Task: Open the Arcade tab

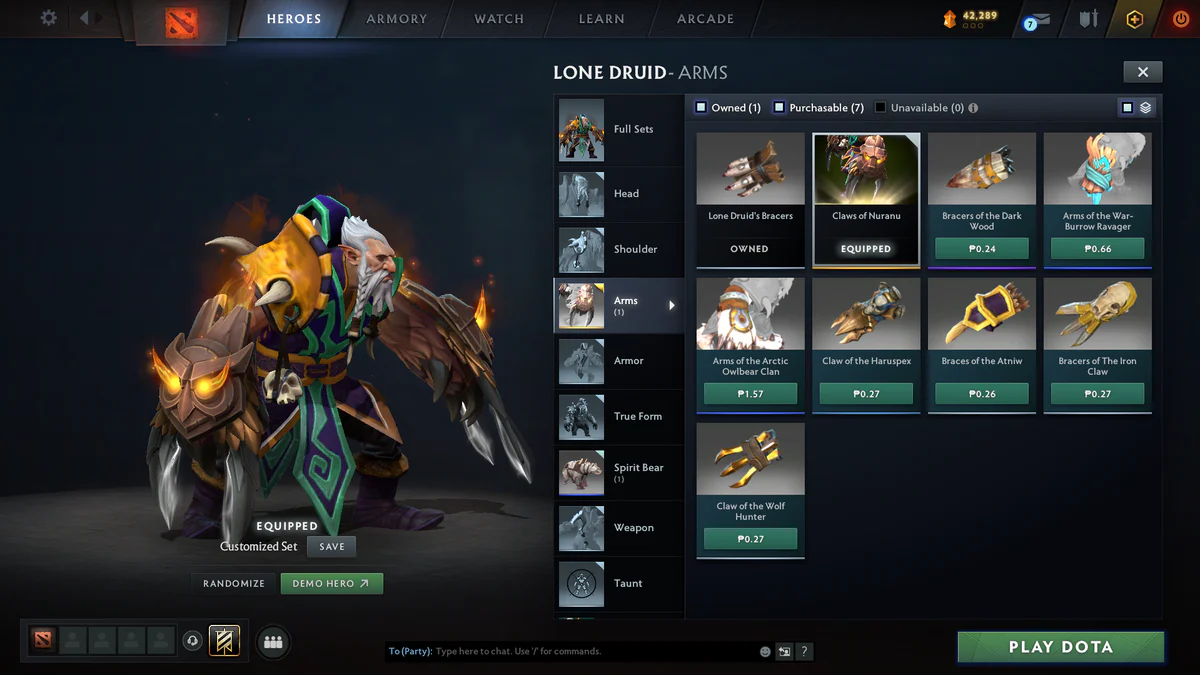Action: click(x=705, y=19)
